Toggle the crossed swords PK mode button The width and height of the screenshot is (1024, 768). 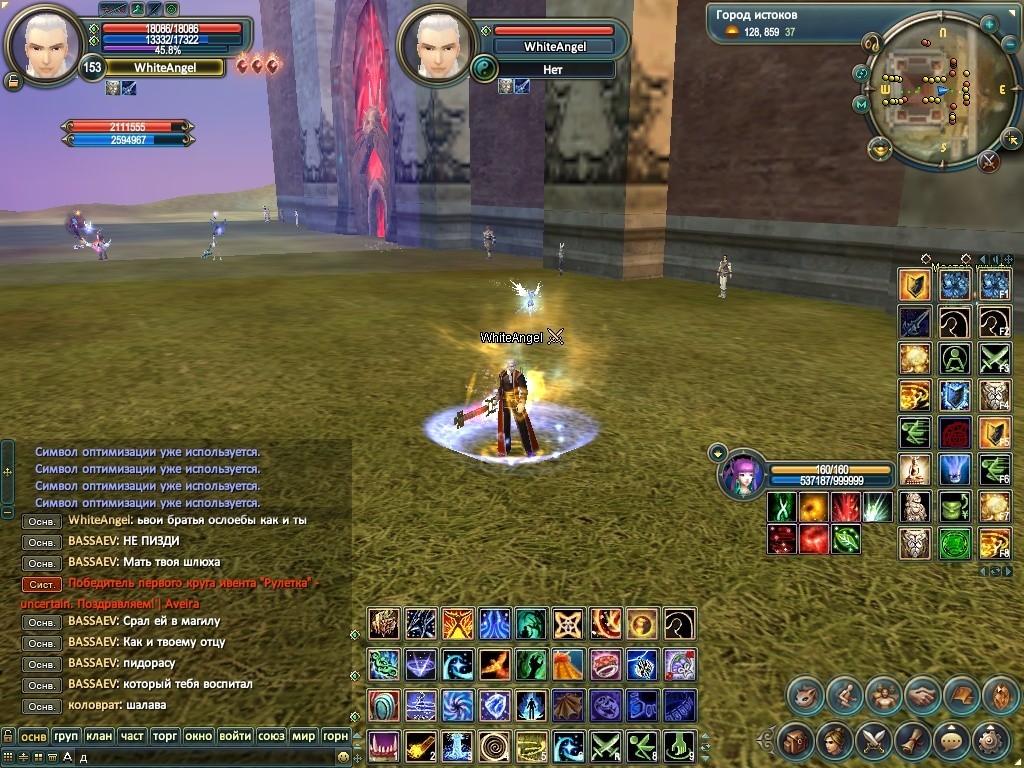coord(989,160)
